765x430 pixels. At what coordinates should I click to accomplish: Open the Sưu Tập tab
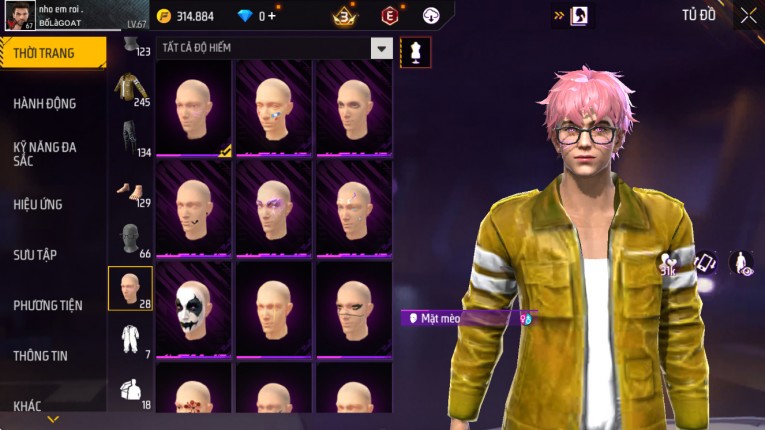tap(35, 255)
